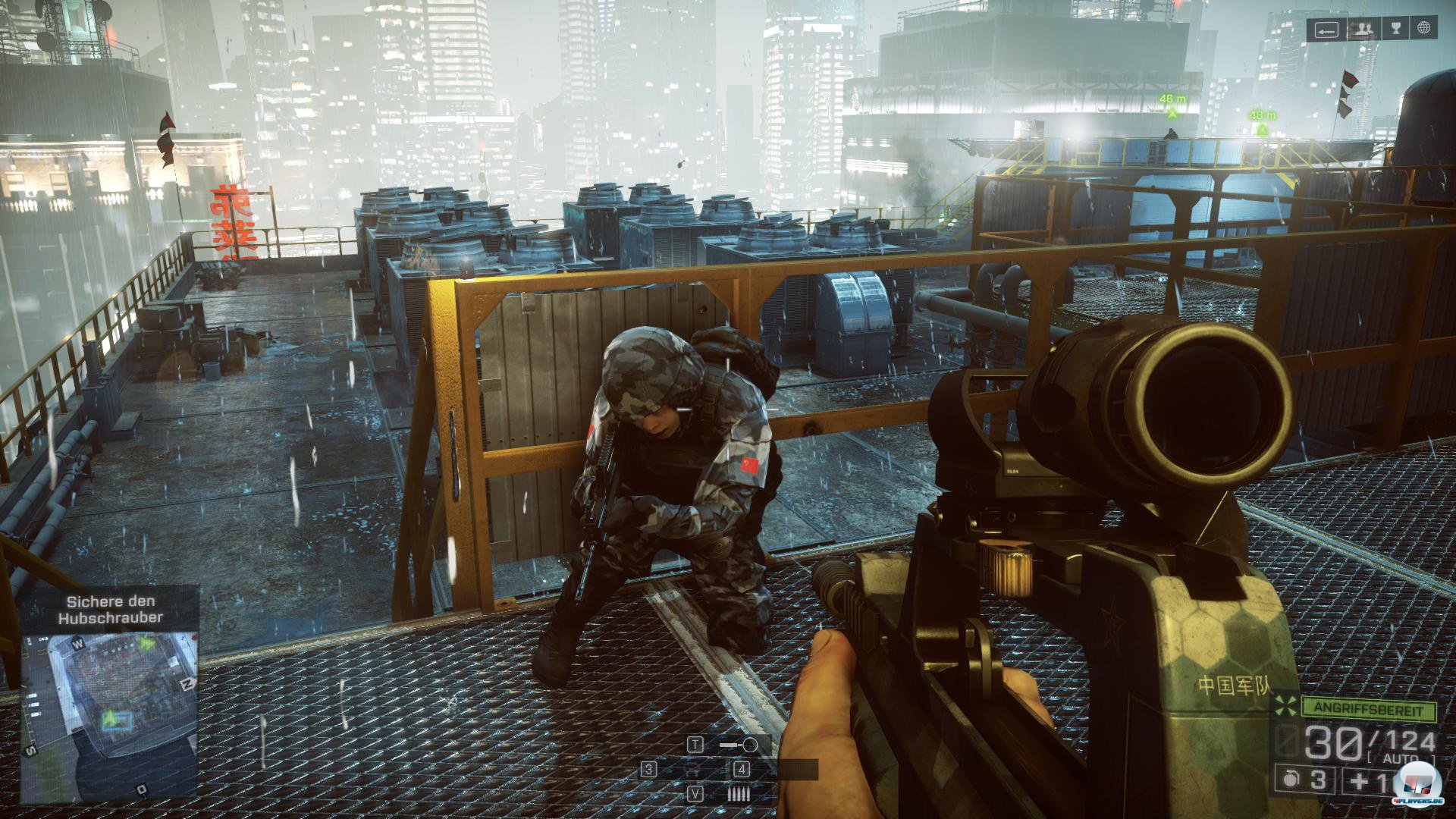Click the green Angriffsbereit squad status label
Screen dimensions: 1456x819
click(x=1369, y=711)
